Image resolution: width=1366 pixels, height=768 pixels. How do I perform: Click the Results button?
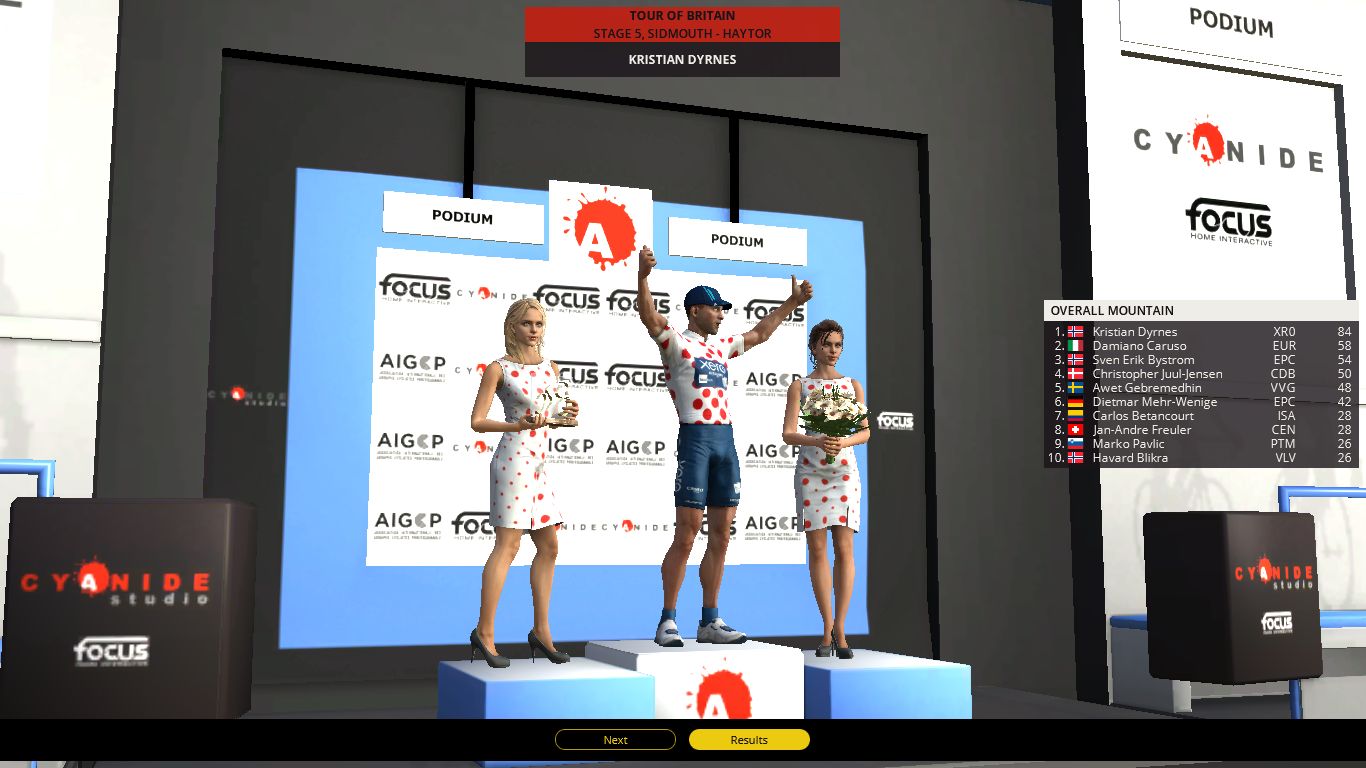[748, 739]
